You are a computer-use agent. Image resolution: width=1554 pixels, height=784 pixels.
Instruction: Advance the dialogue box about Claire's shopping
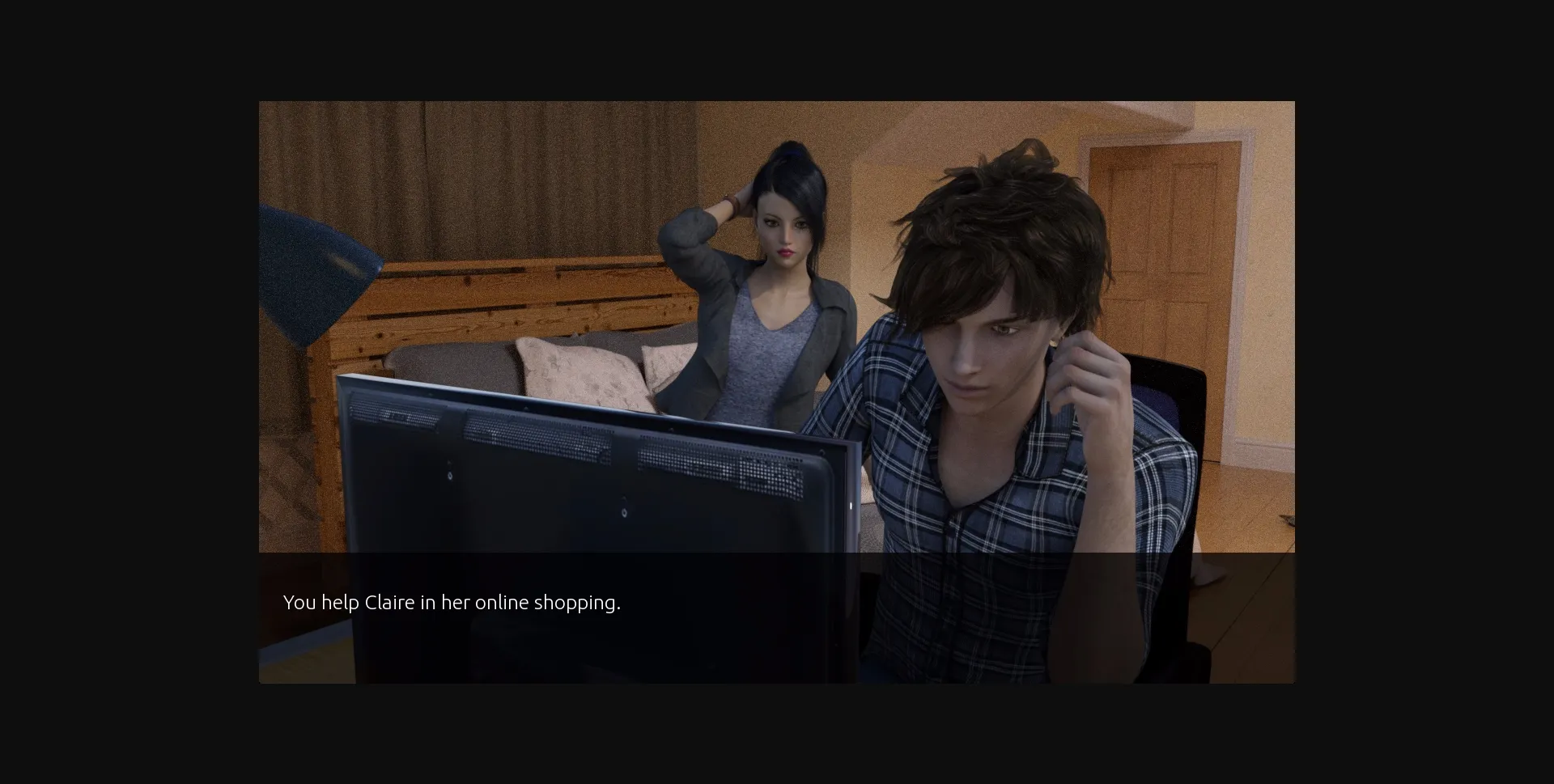tap(775, 617)
